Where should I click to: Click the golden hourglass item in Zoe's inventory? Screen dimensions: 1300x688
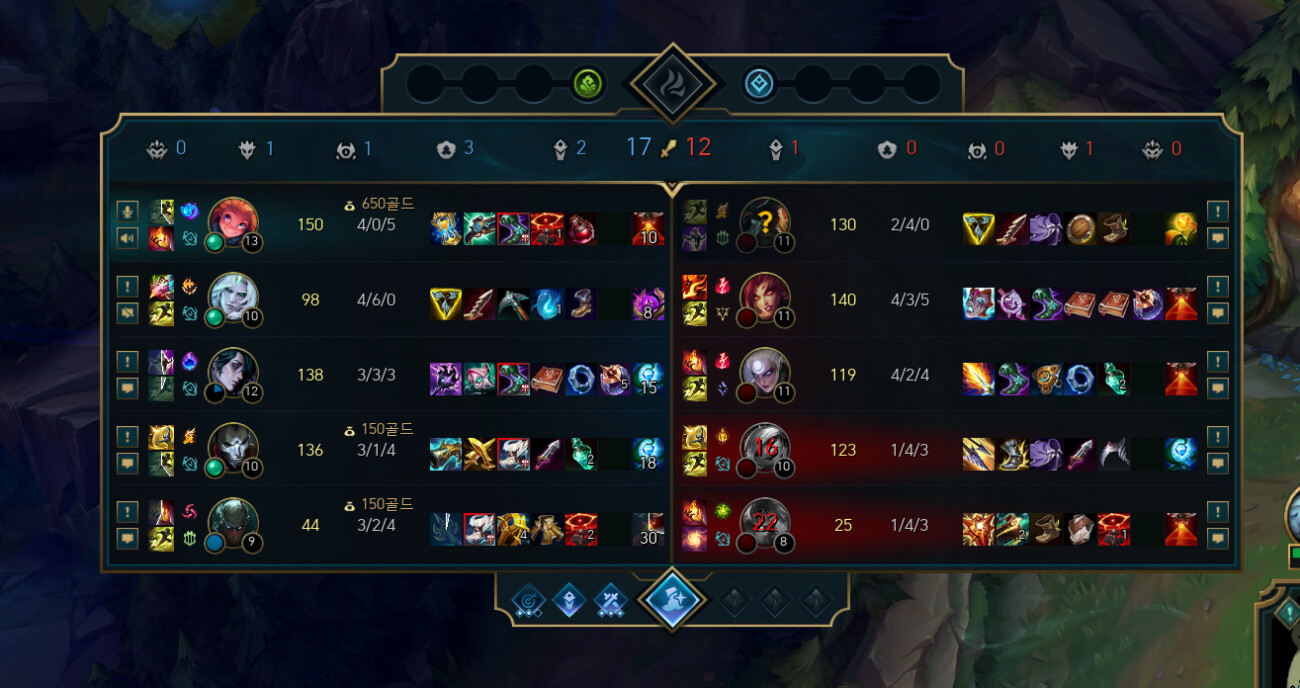pos(446,228)
